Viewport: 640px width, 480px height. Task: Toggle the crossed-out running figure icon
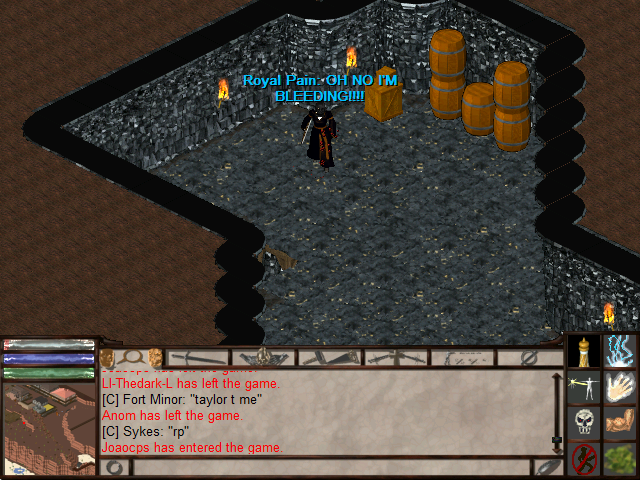click(x=585, y=459)
